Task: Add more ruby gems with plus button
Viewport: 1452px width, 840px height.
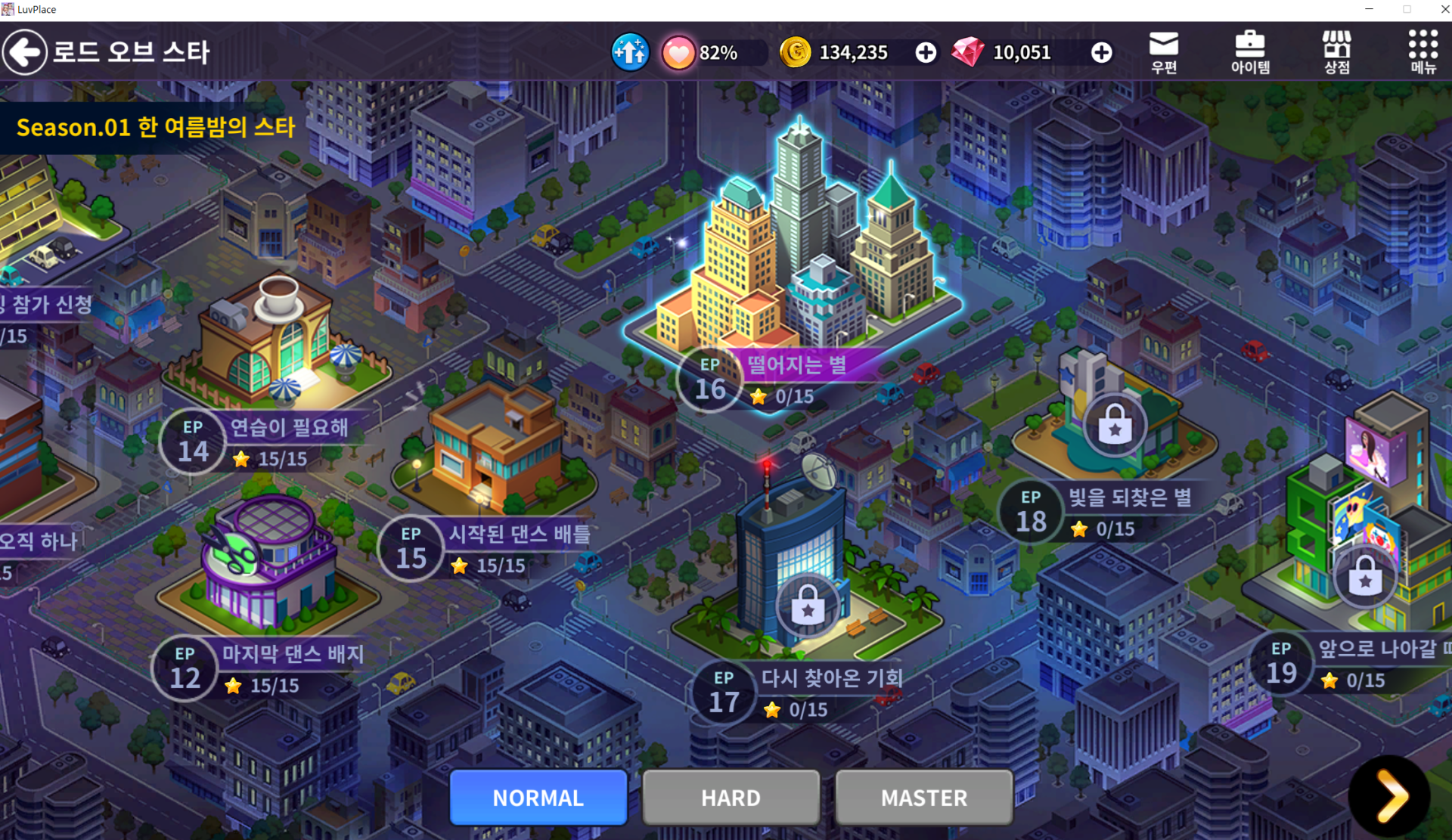Action: [x=1101, y=52]
